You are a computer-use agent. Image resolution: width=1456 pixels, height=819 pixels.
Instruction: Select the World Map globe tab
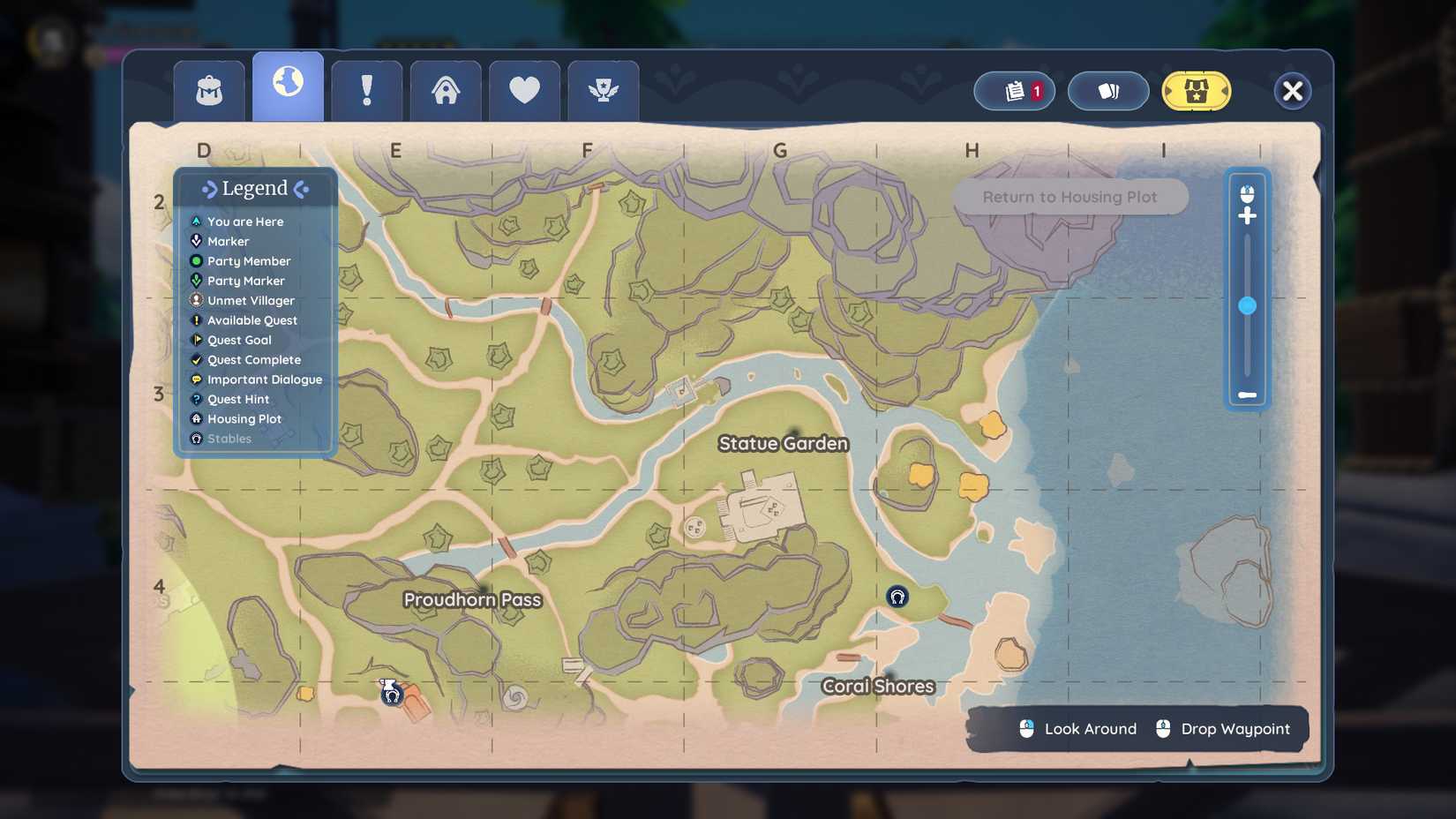point(288,85)
